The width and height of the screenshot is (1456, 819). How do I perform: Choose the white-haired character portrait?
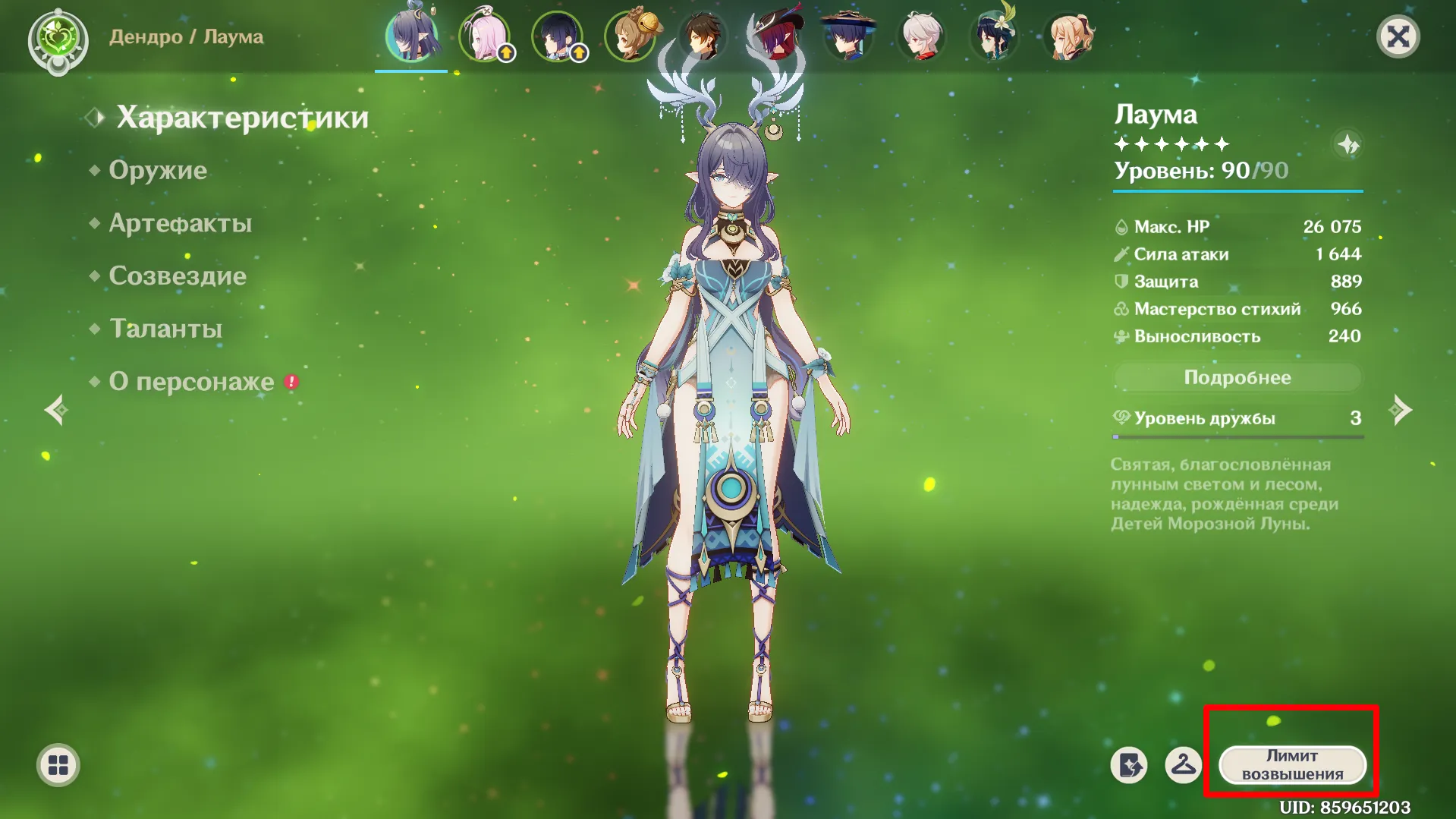coord(921,36)
